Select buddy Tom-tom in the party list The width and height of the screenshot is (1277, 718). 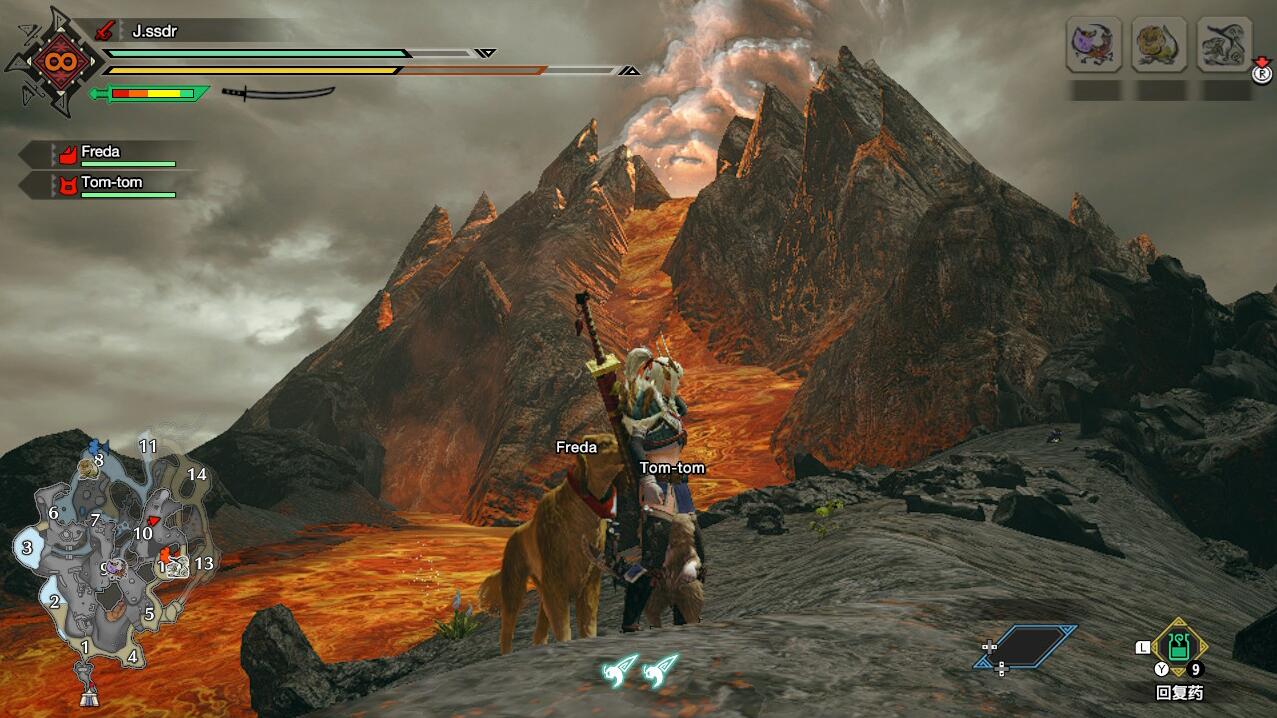pos(110,183)
